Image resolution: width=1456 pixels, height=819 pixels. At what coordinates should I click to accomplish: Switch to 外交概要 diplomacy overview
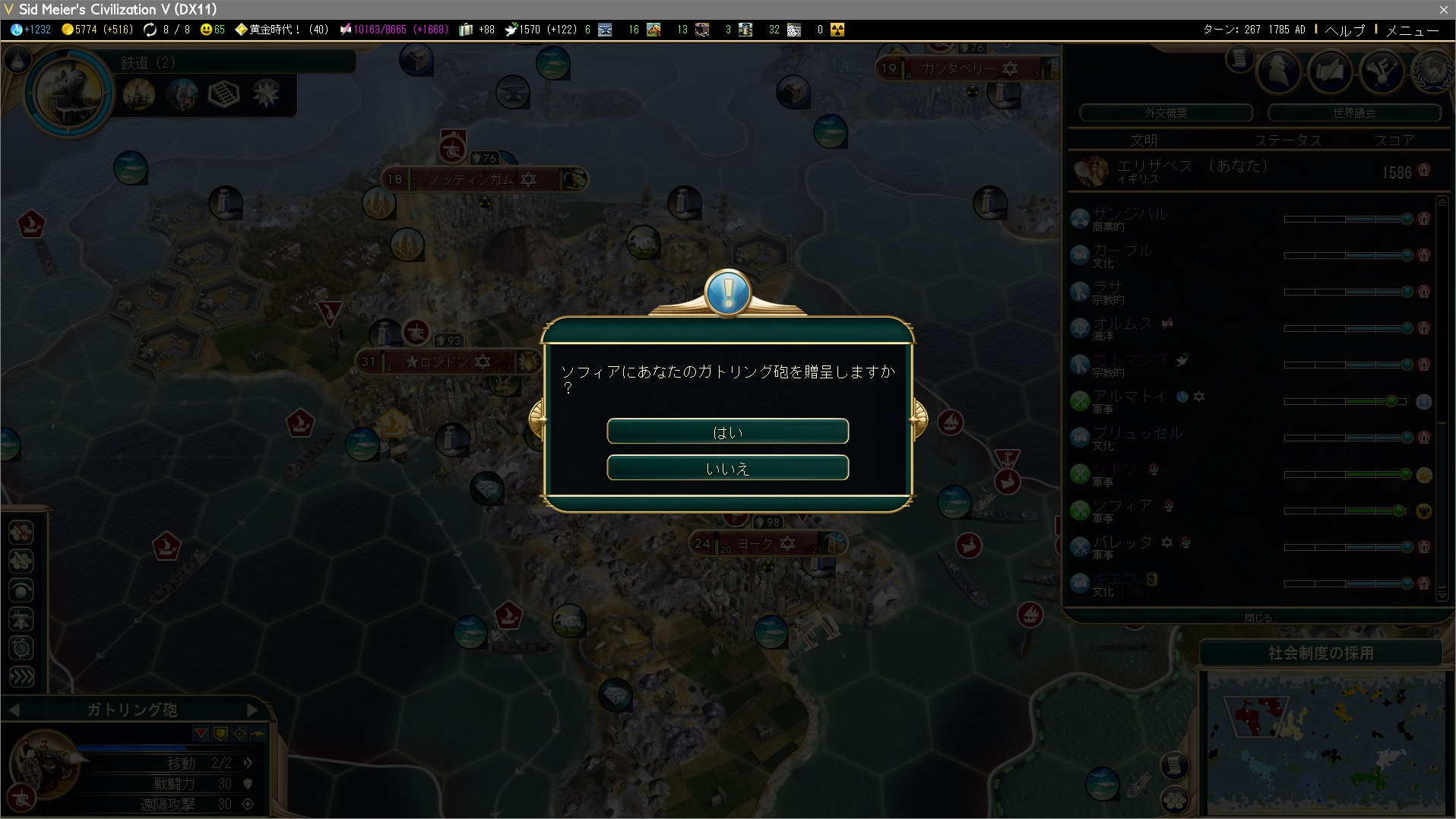1166,112
